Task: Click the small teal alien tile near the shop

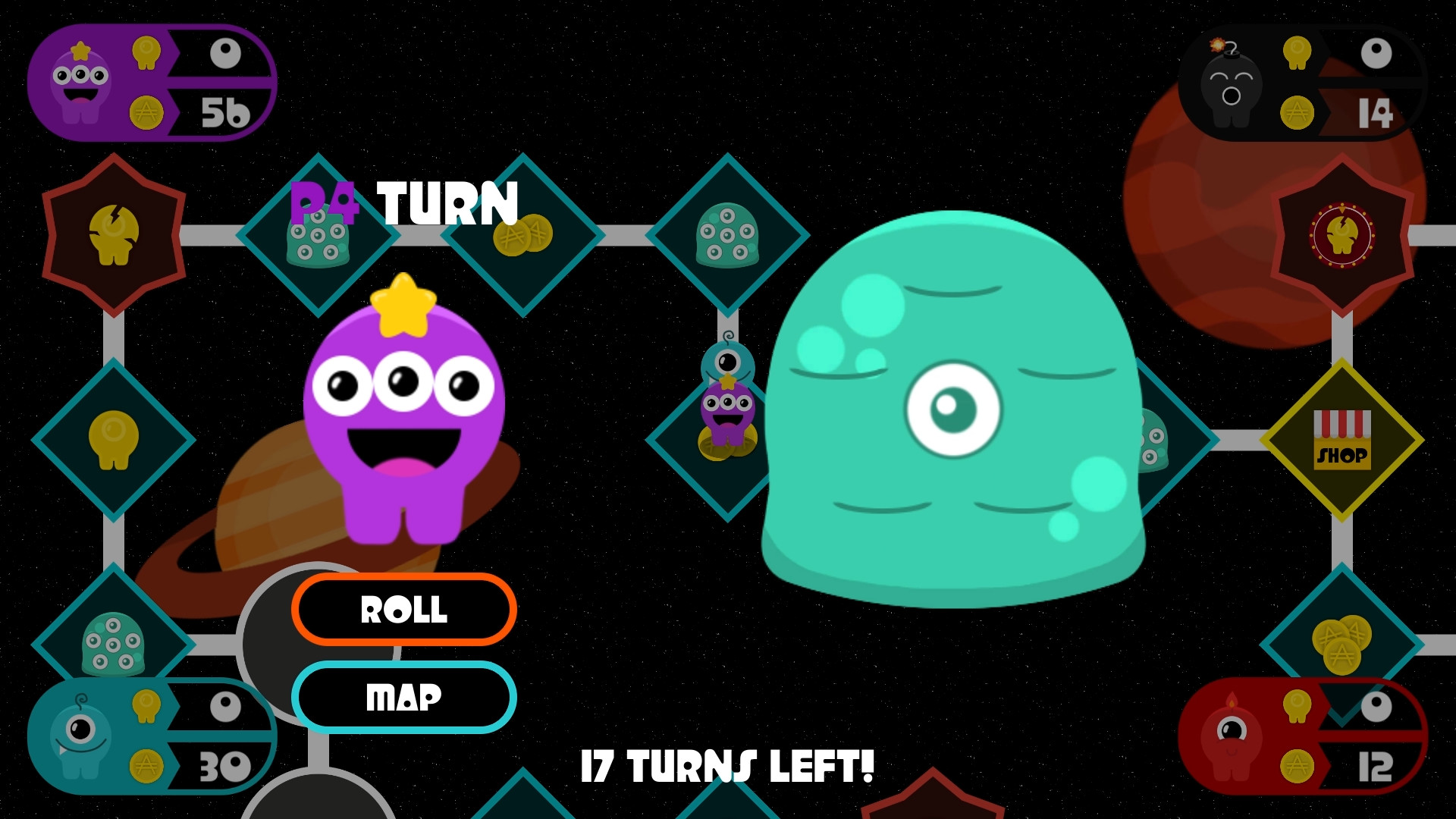Action: pyautogui.click(x=1156, y=438)
